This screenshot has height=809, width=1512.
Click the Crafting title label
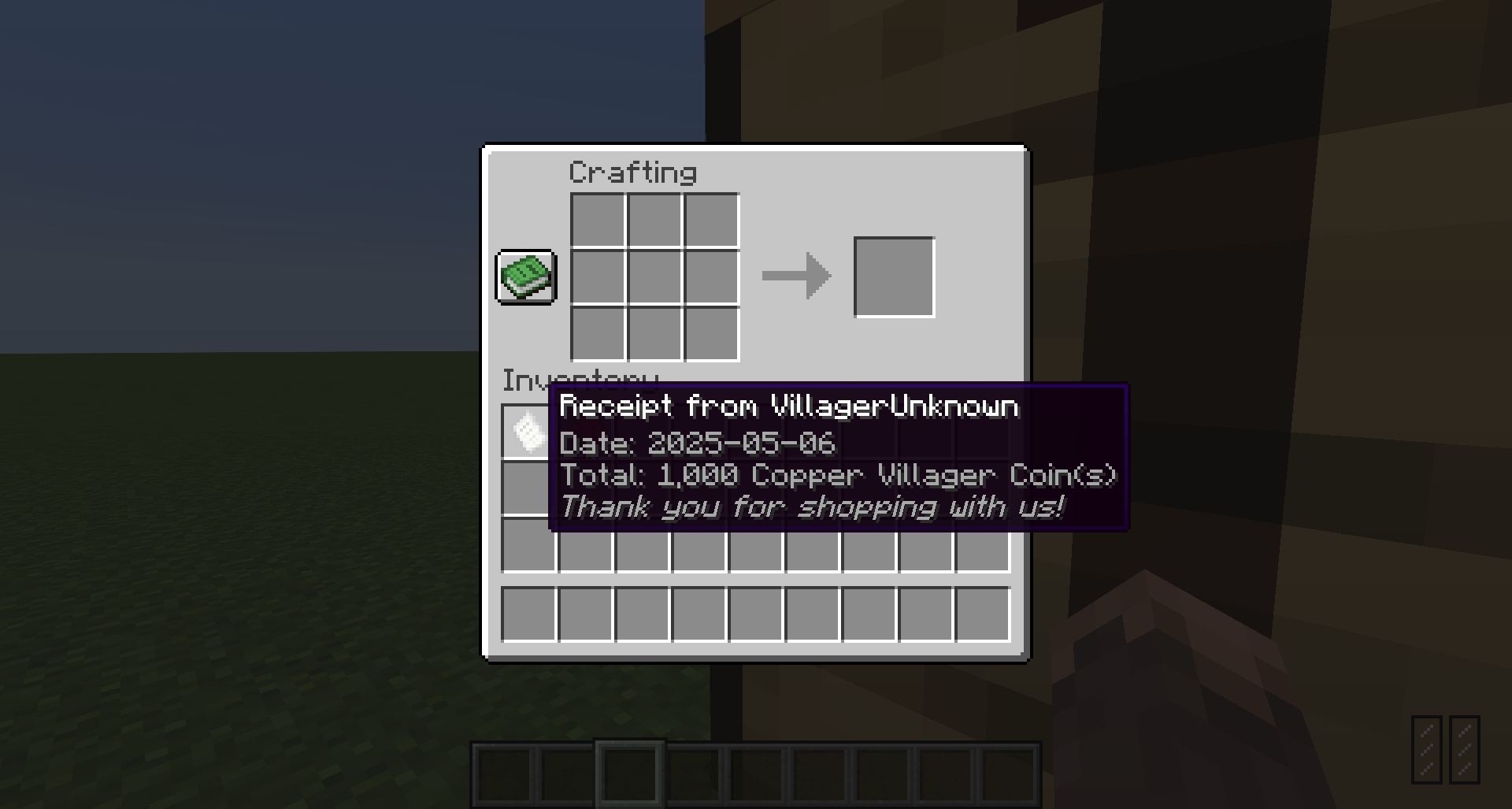tap(633, 171)
